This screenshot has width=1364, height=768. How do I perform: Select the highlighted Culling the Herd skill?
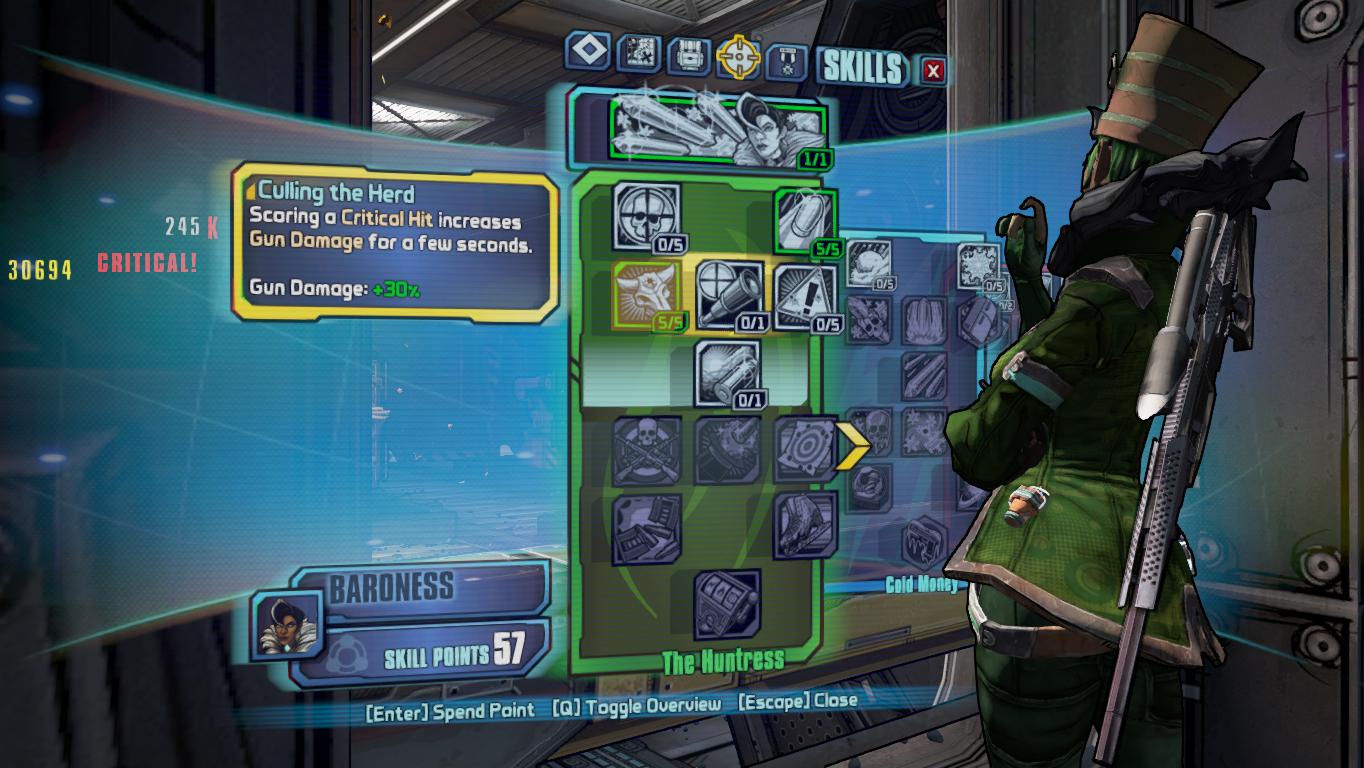[x=645, y=295]
